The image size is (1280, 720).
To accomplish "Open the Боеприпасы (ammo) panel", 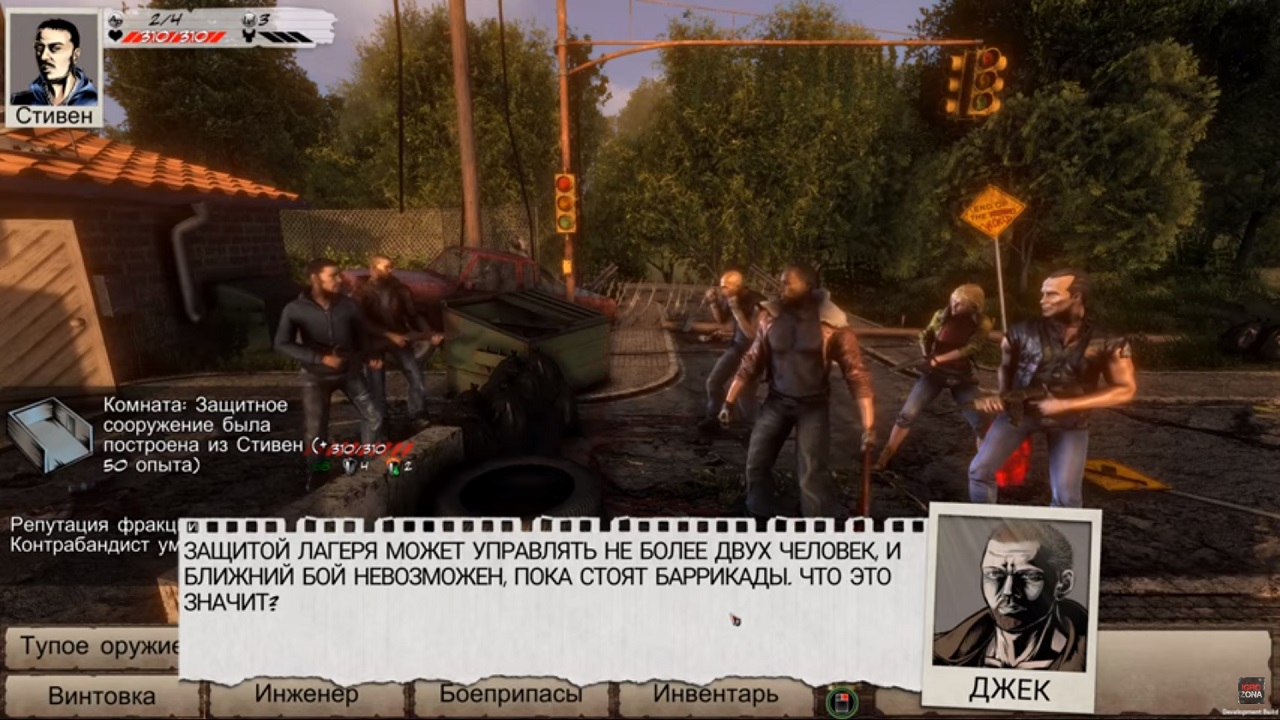I will click(510, 694).
